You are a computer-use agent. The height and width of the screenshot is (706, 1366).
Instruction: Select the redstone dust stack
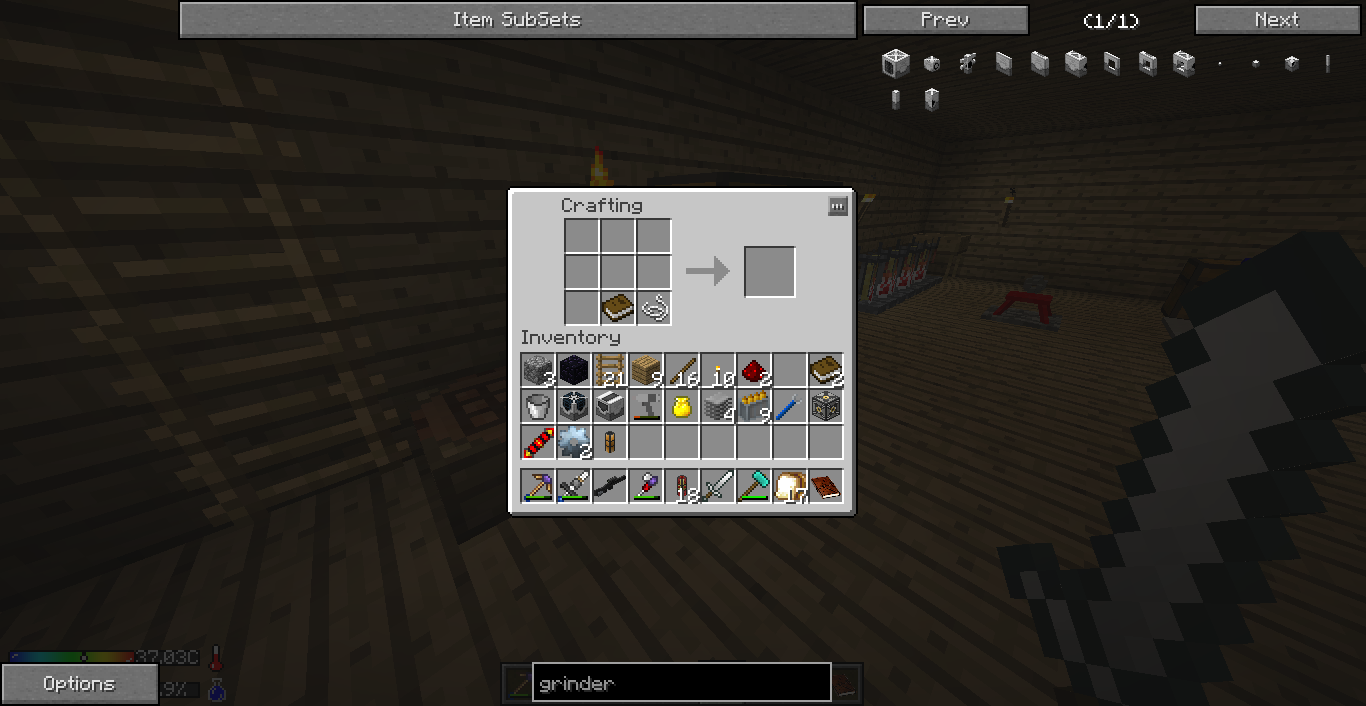(x=754, y=371)
